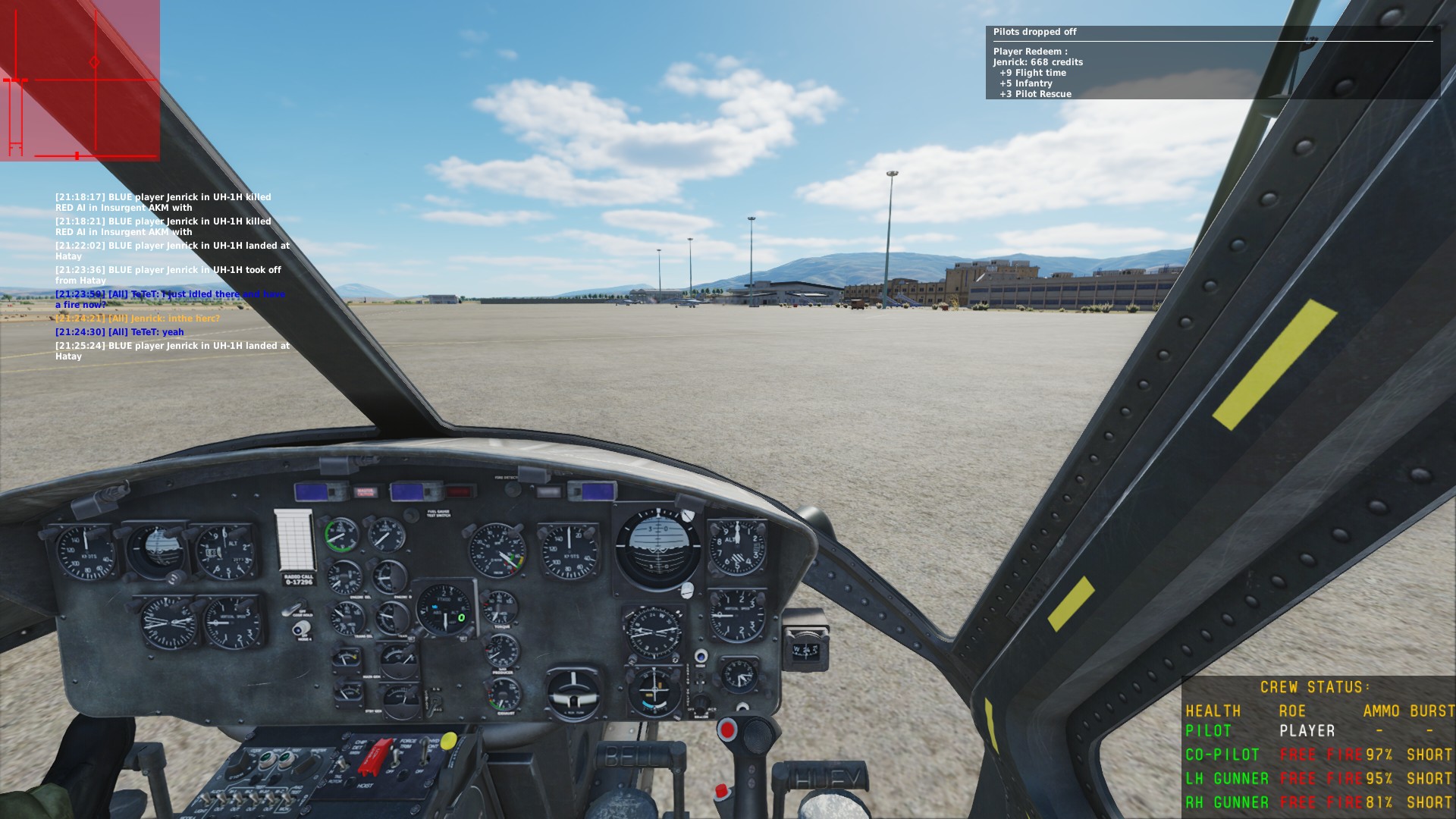Select the Pilots dropped off message box
Screen dimensions: 1456x819
(x=1212, y=63)
